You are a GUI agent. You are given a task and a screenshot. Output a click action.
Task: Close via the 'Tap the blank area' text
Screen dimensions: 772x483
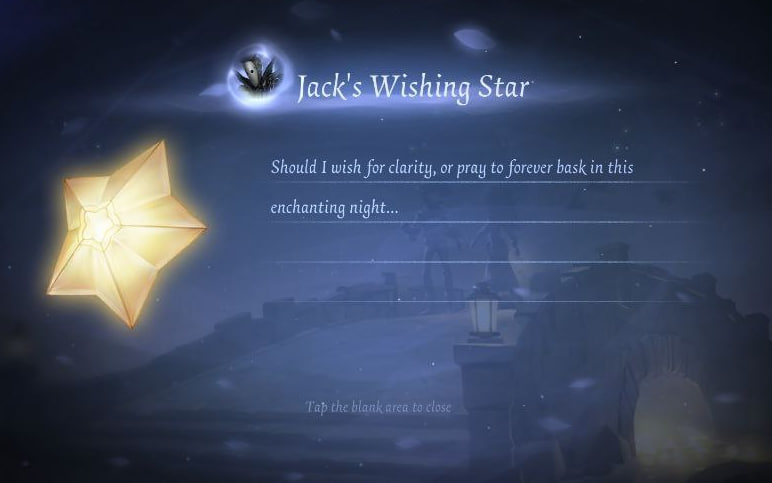pos(379,408)
